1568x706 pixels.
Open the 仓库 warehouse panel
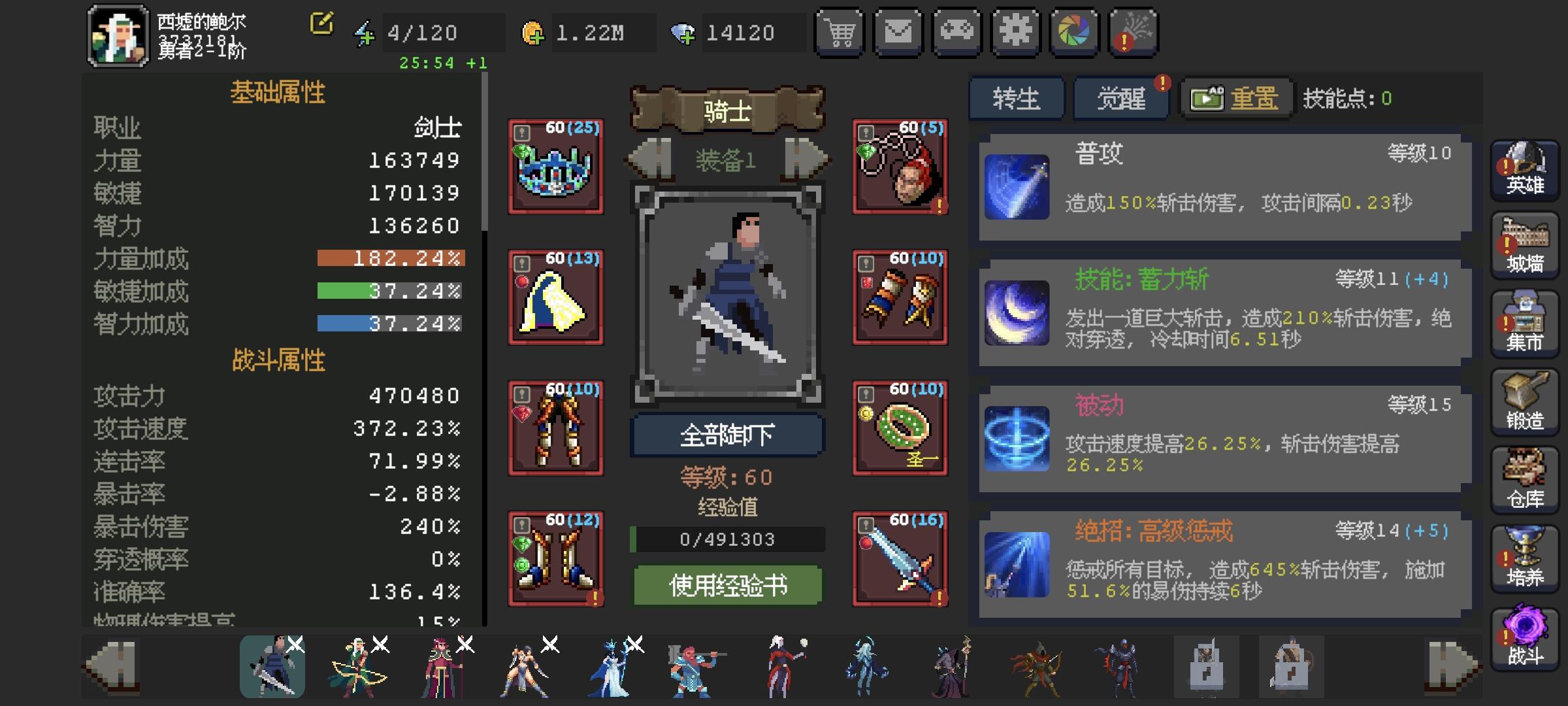(1524, 480)
